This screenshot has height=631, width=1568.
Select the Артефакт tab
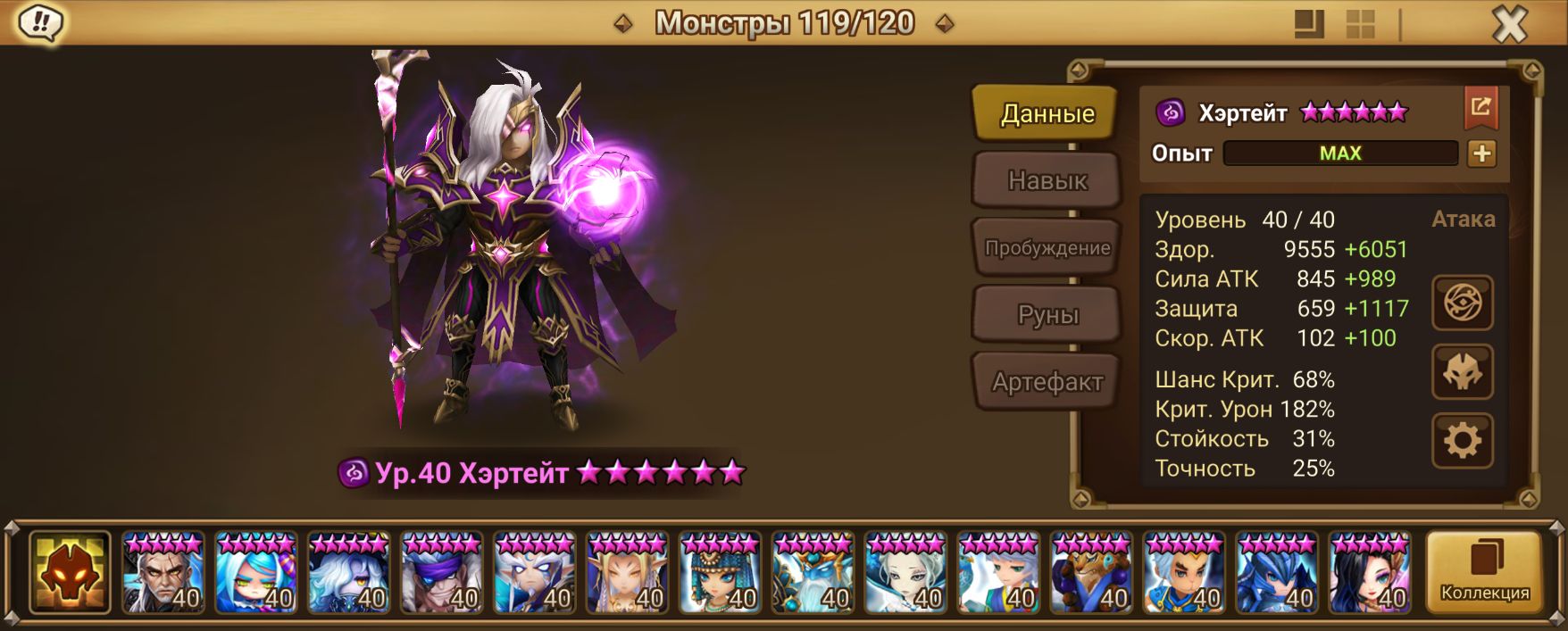[1047, 382]
